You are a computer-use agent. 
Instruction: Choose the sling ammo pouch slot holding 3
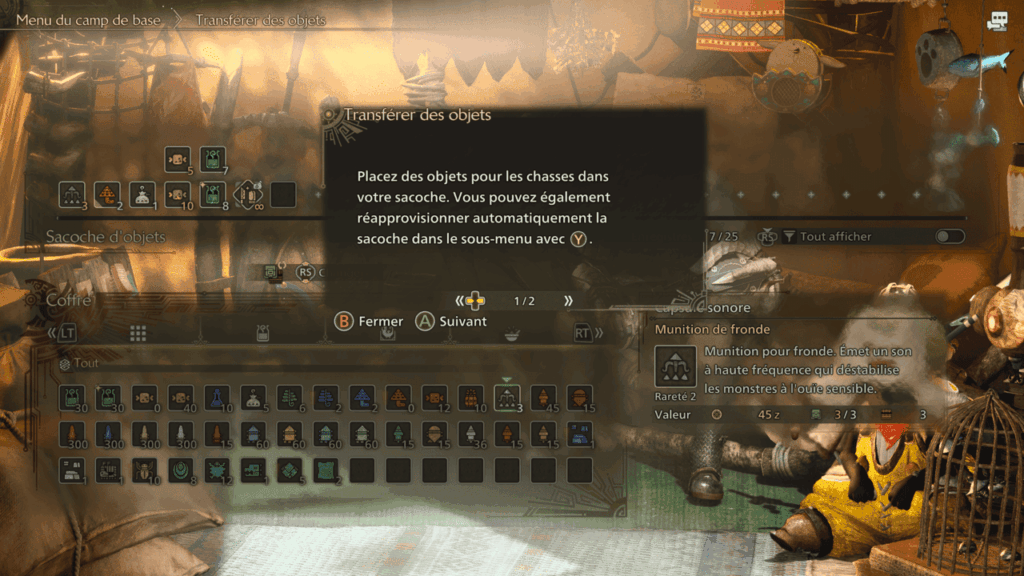72,194
